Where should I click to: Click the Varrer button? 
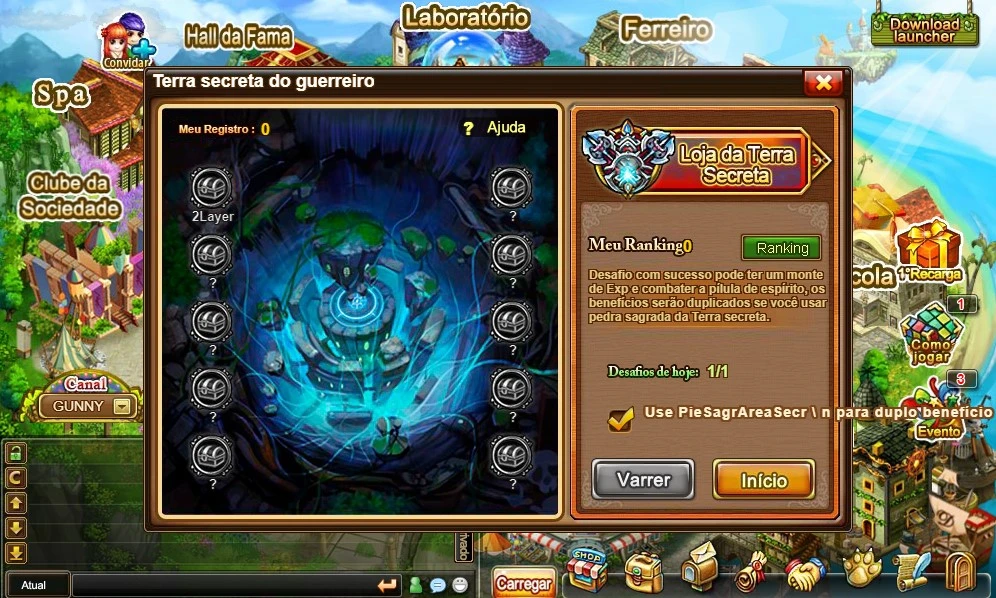pyautogui.click(x=643, y=480)
